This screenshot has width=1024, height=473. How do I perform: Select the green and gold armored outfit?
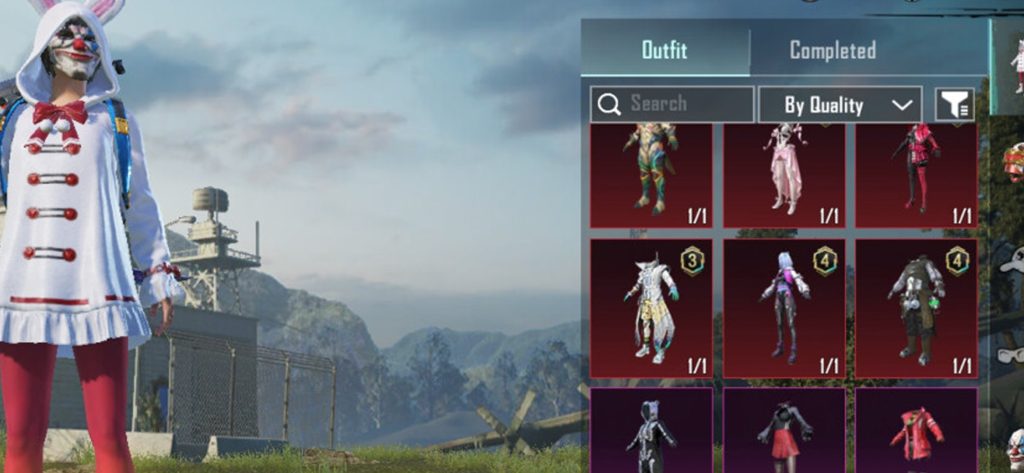(651, 172)
